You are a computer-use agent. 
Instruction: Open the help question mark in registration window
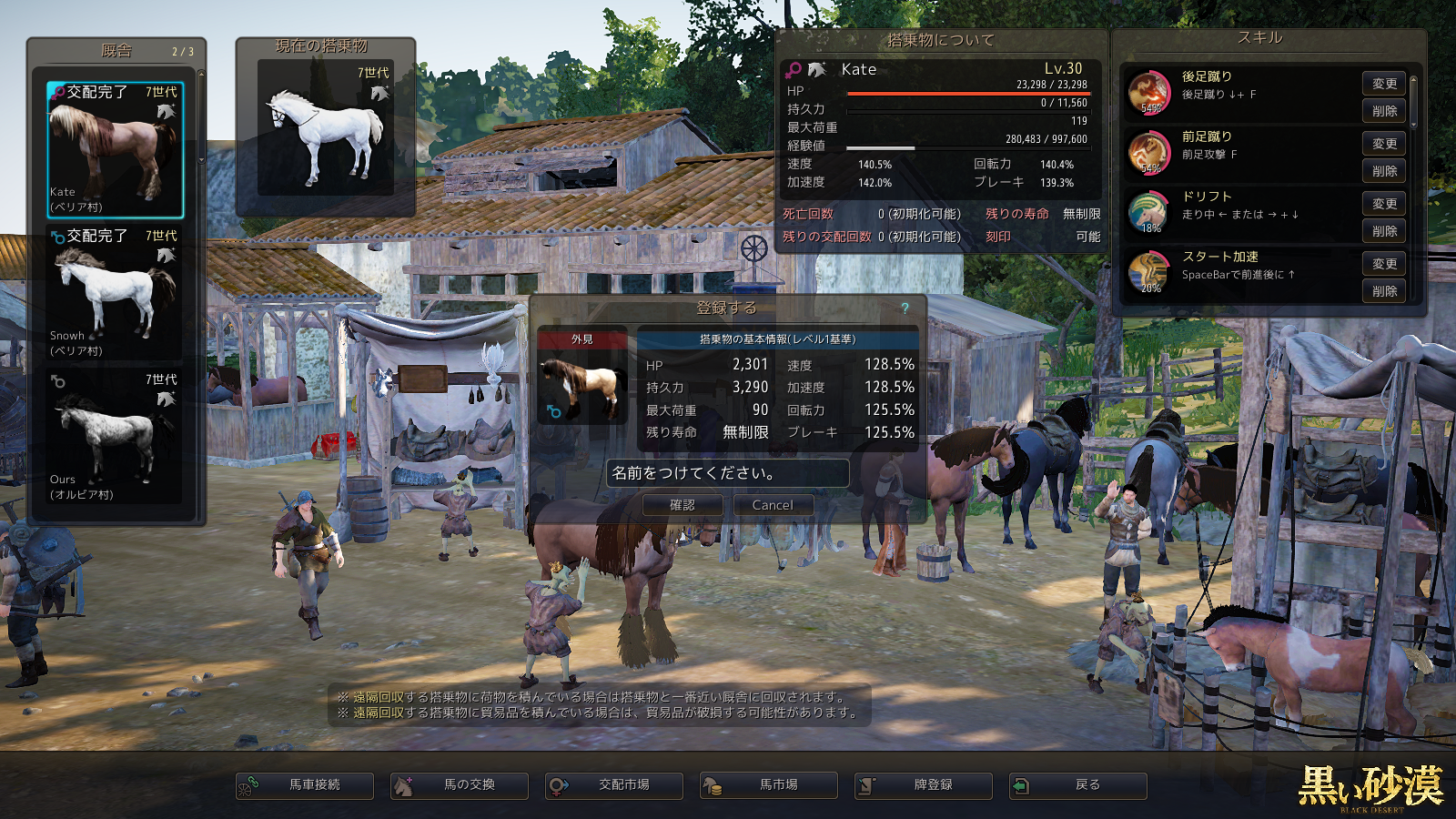pyautogui.click(x=905, y=308)
